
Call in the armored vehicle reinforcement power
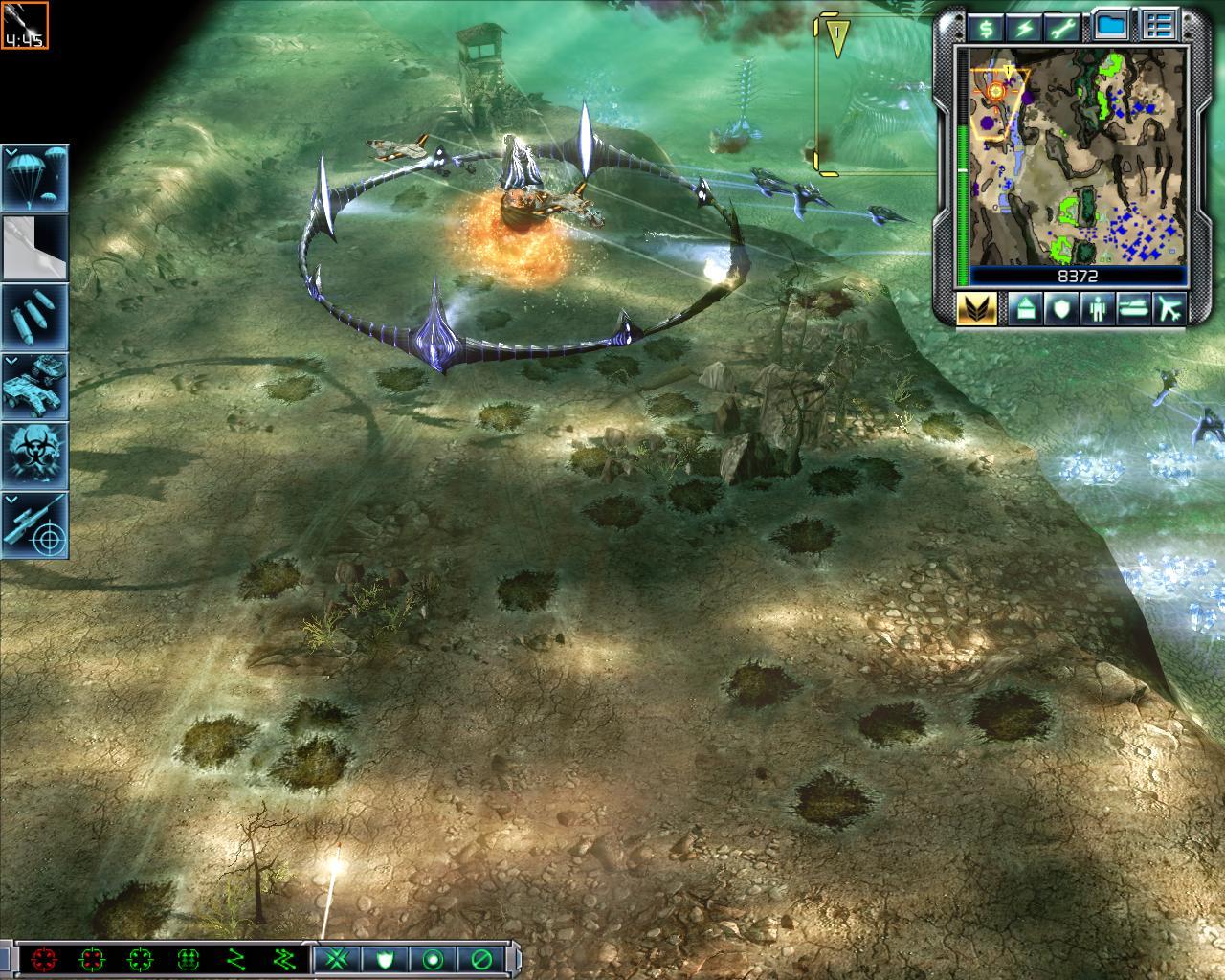pyautogui.click(x=34, y=386)
